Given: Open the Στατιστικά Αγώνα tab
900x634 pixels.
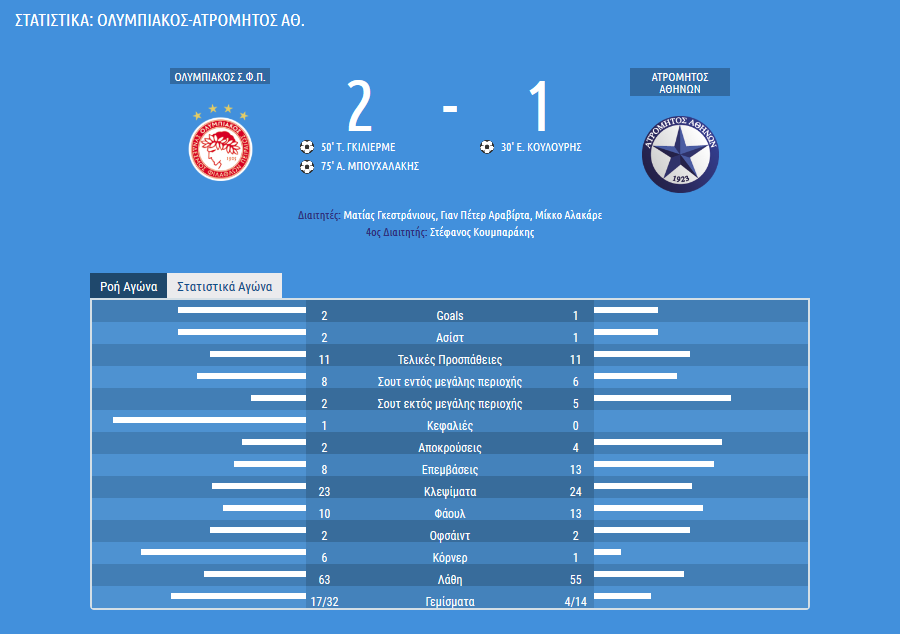Looking at the screenshot, I should [x=225, y=286].
